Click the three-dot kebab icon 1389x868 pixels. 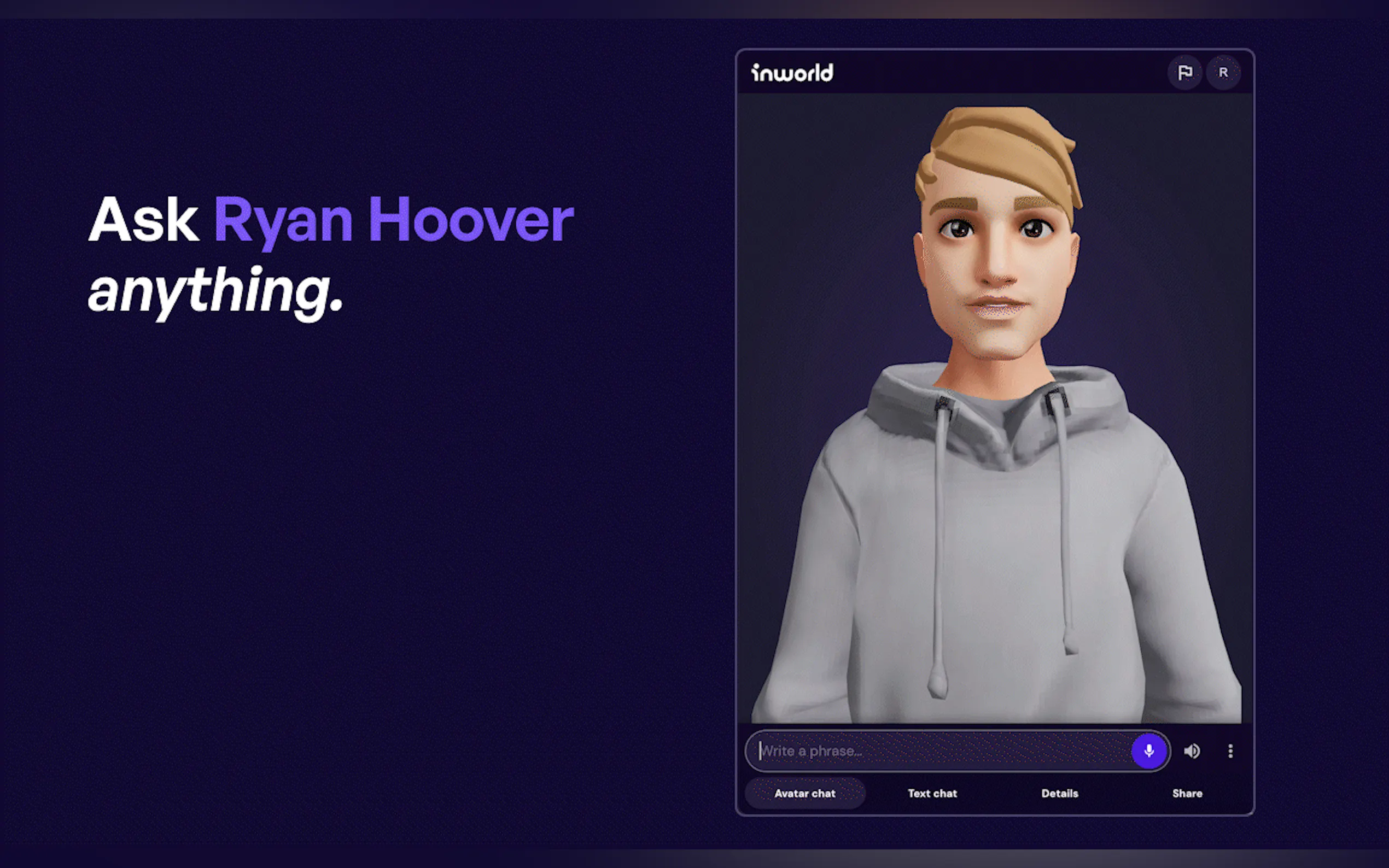[1230, 751]
